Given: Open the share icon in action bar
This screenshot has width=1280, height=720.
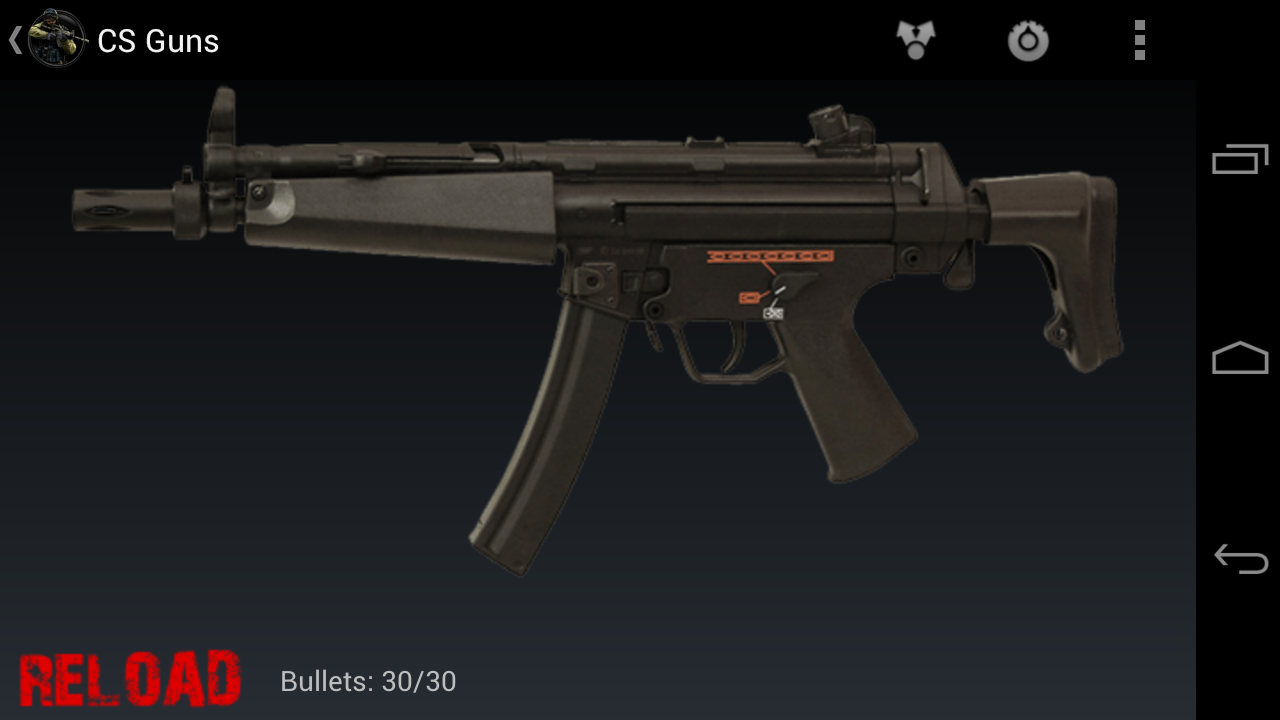Looking at the screenshot, I should [x=915, y=40].
